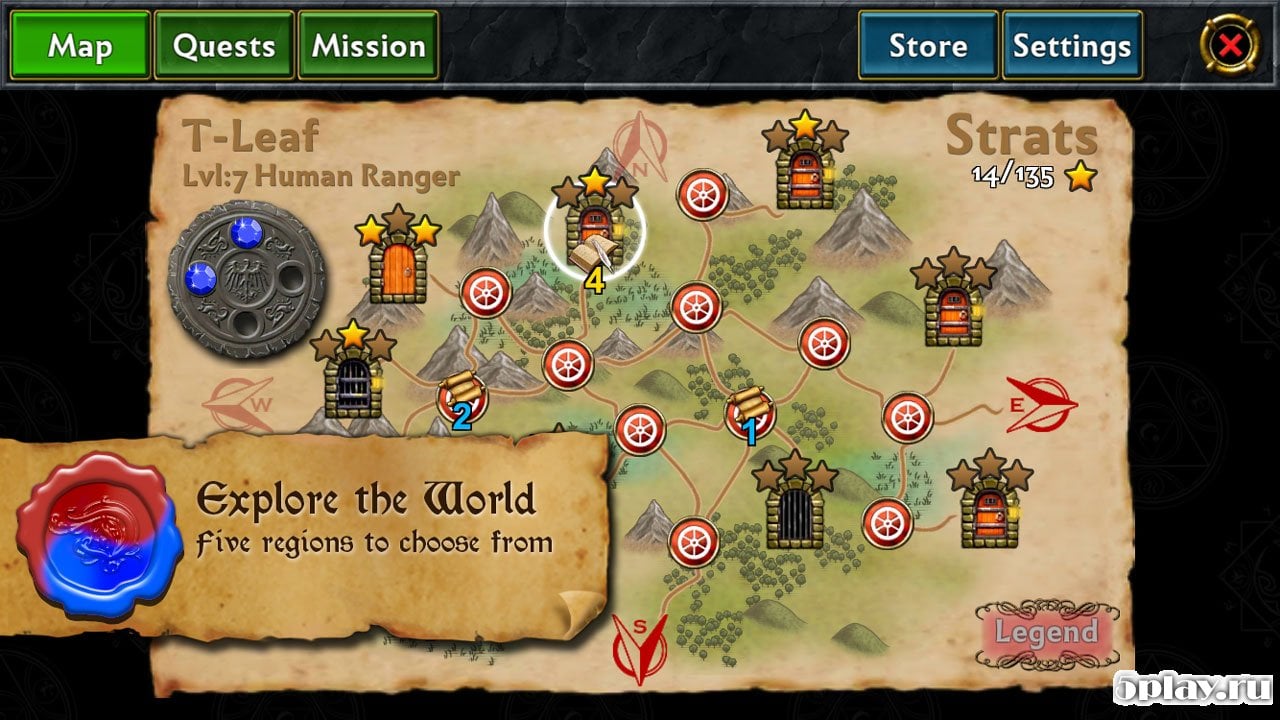Show the Mission tab
Image resolution: width=1280 pixels, height=720 pixels.
tap(368, 46)
